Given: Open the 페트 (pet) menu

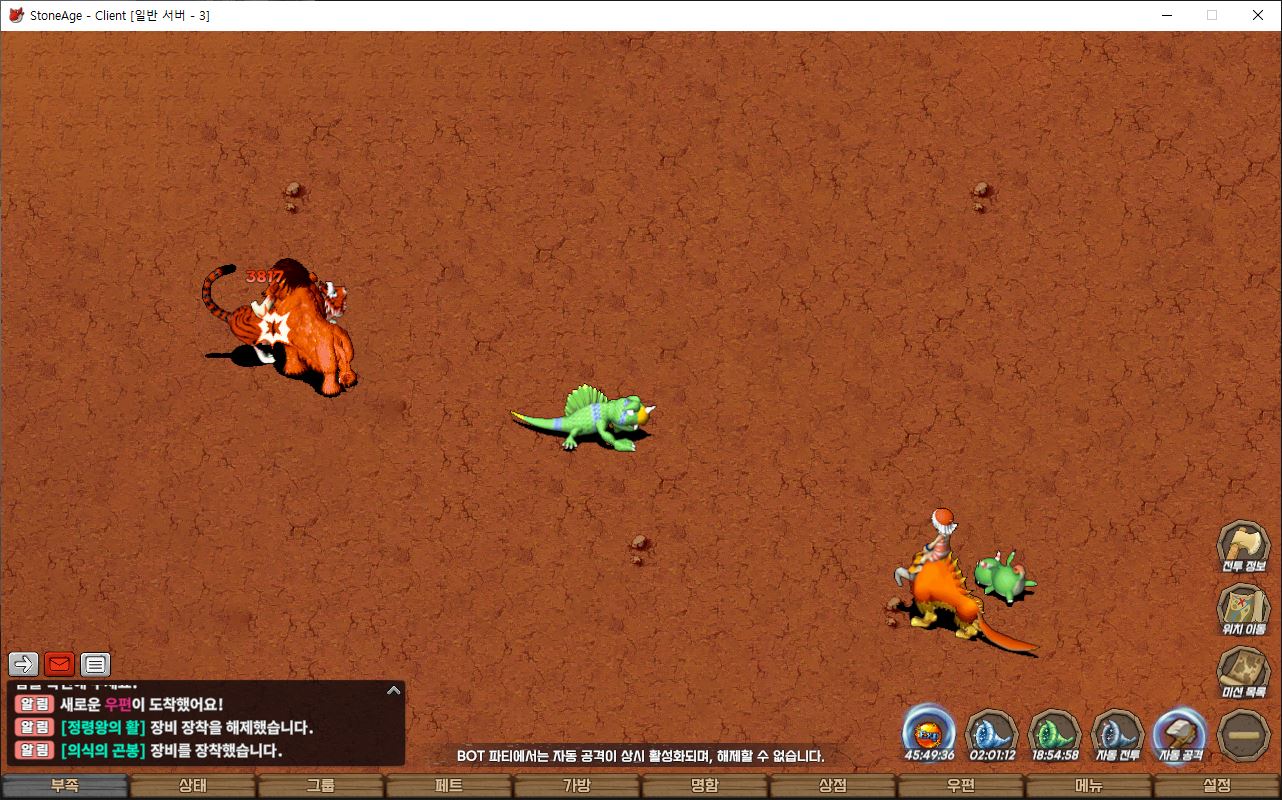Looking at the screenshot, I should click(449, 786).
